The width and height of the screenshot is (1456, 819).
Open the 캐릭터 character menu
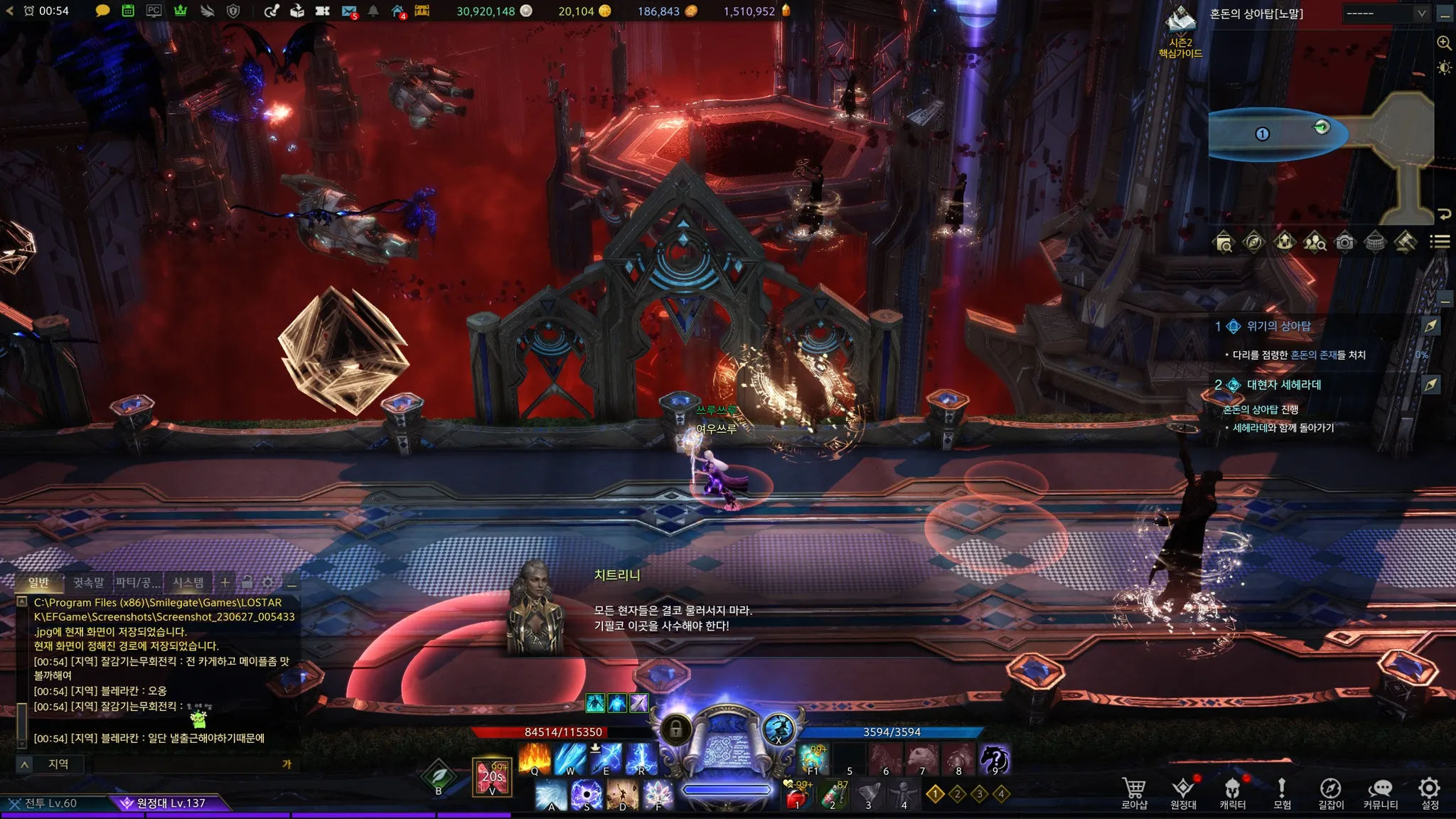(1232, 792)
